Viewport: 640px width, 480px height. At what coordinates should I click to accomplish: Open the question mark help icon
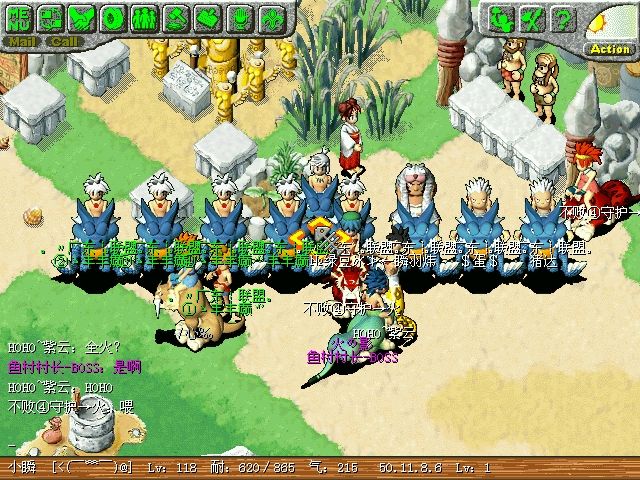pyautogui.click(x=565, y=18)
